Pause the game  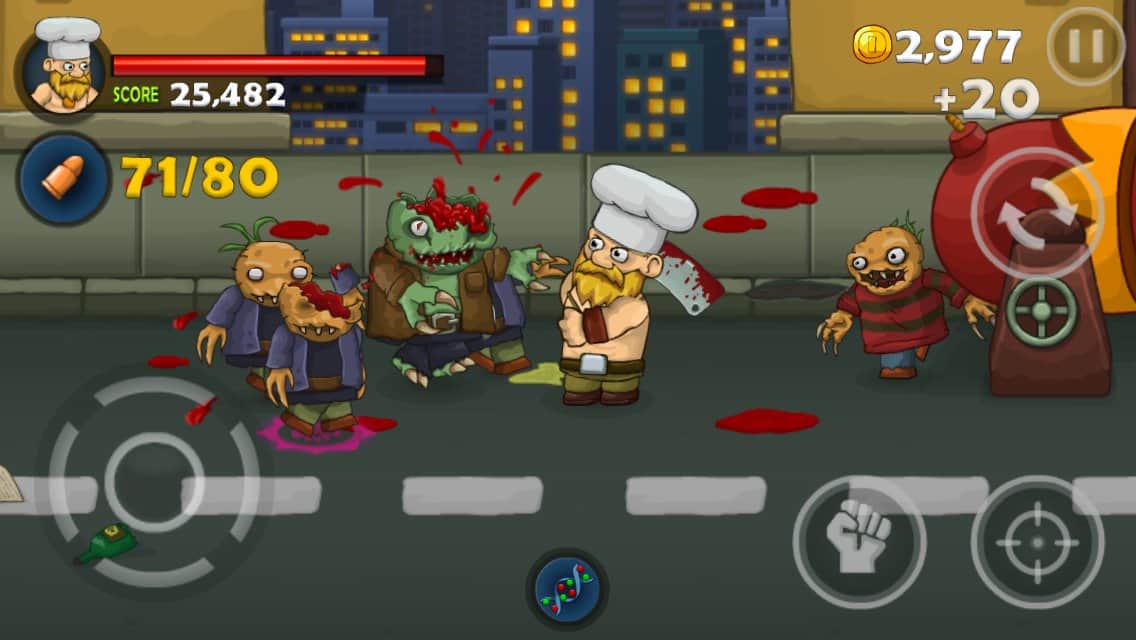pos(1085,47)
